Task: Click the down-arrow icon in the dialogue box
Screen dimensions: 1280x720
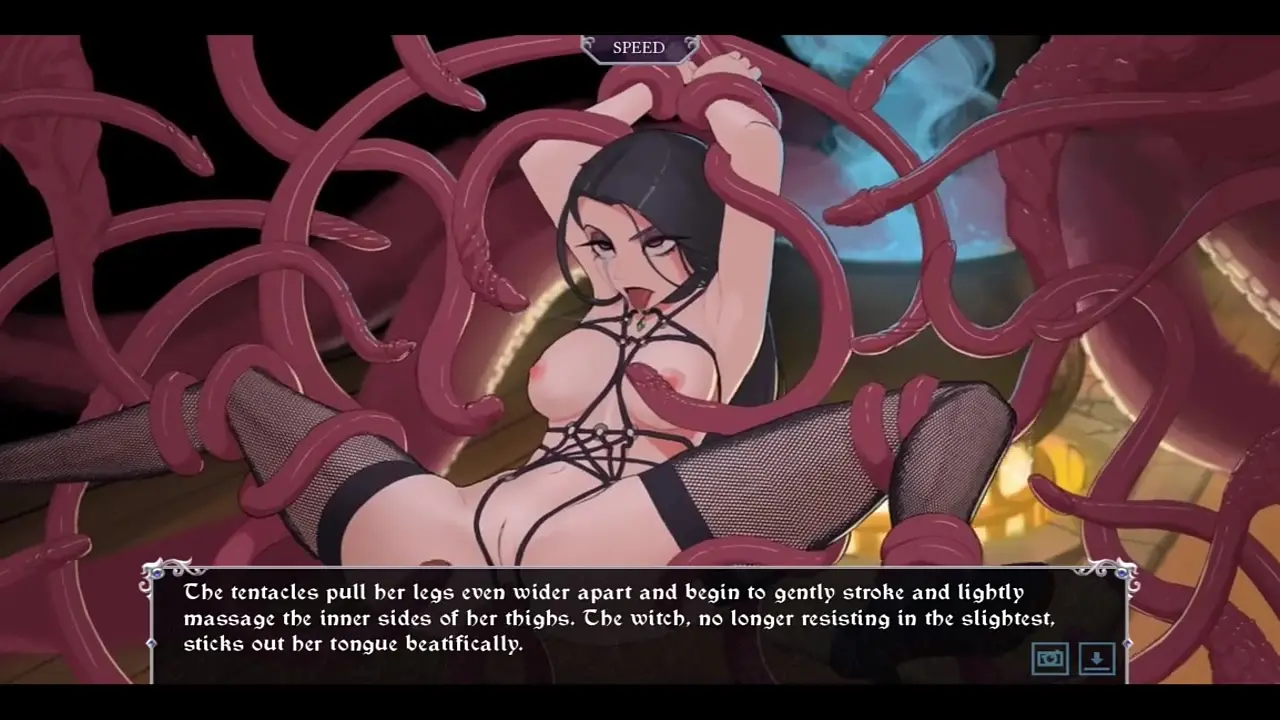Action: [1097, 658]
